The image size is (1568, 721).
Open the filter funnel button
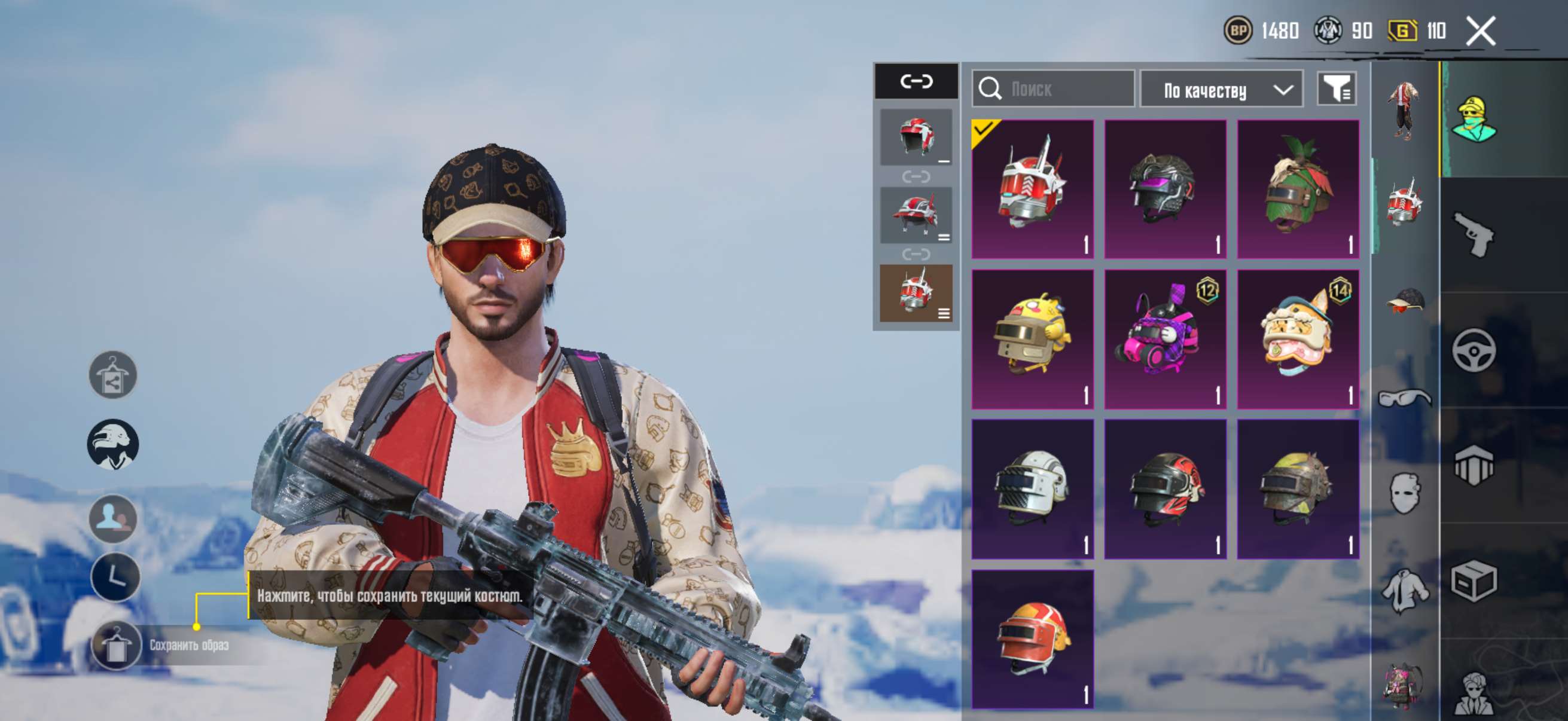point(1337,90)
